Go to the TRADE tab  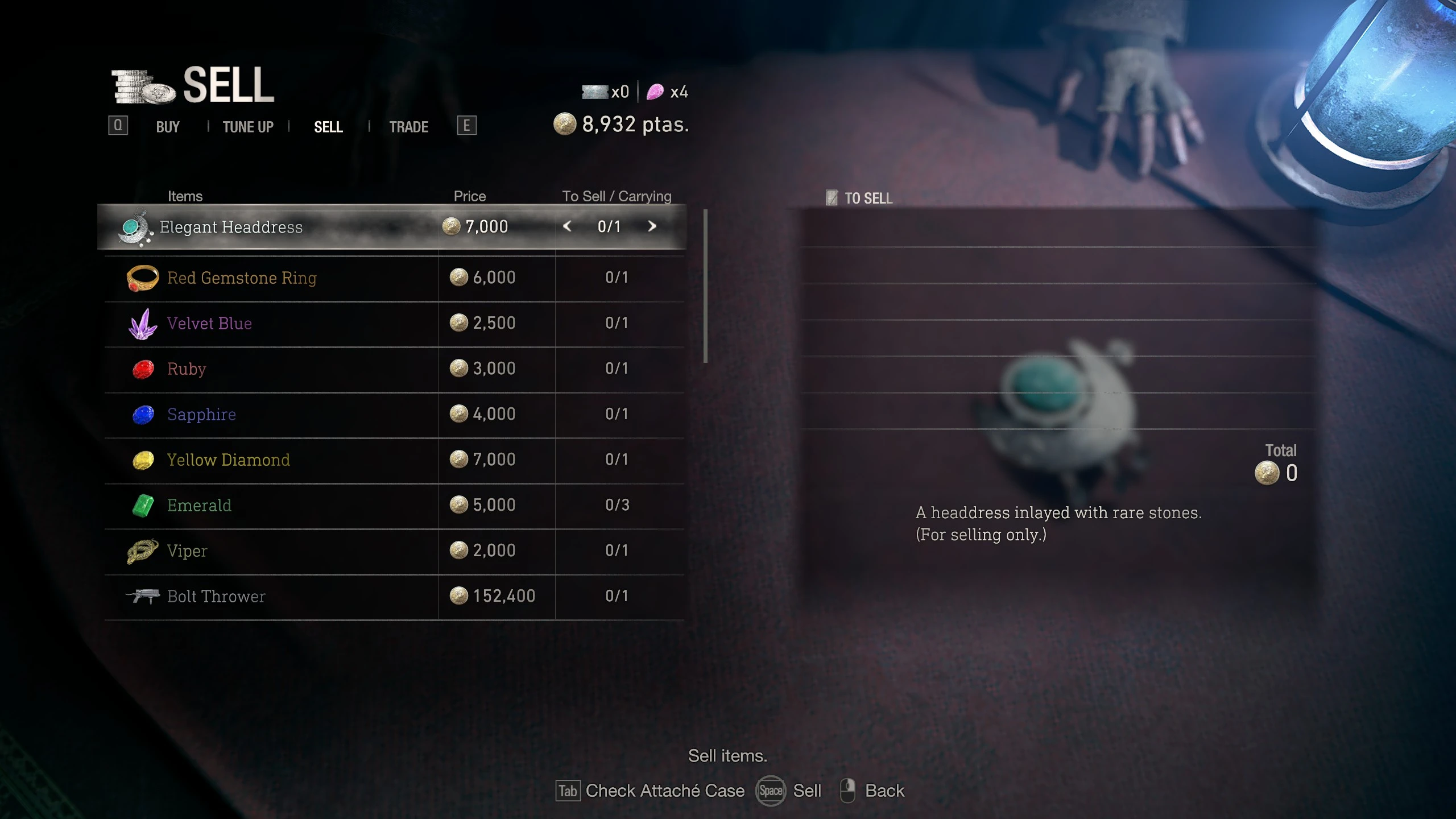(x=408, y=126)
